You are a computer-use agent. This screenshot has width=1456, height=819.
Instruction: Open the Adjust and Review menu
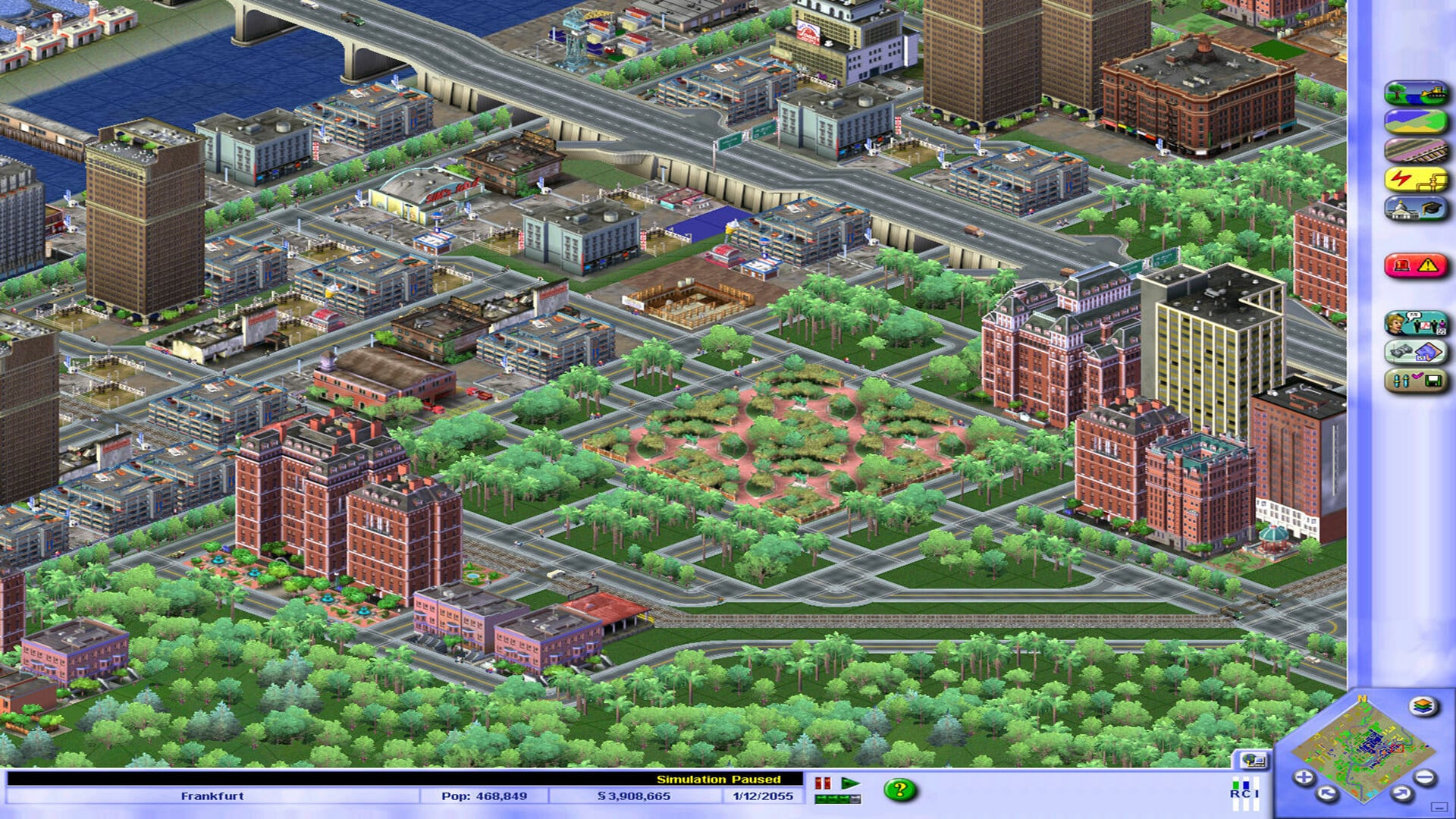1418,379
